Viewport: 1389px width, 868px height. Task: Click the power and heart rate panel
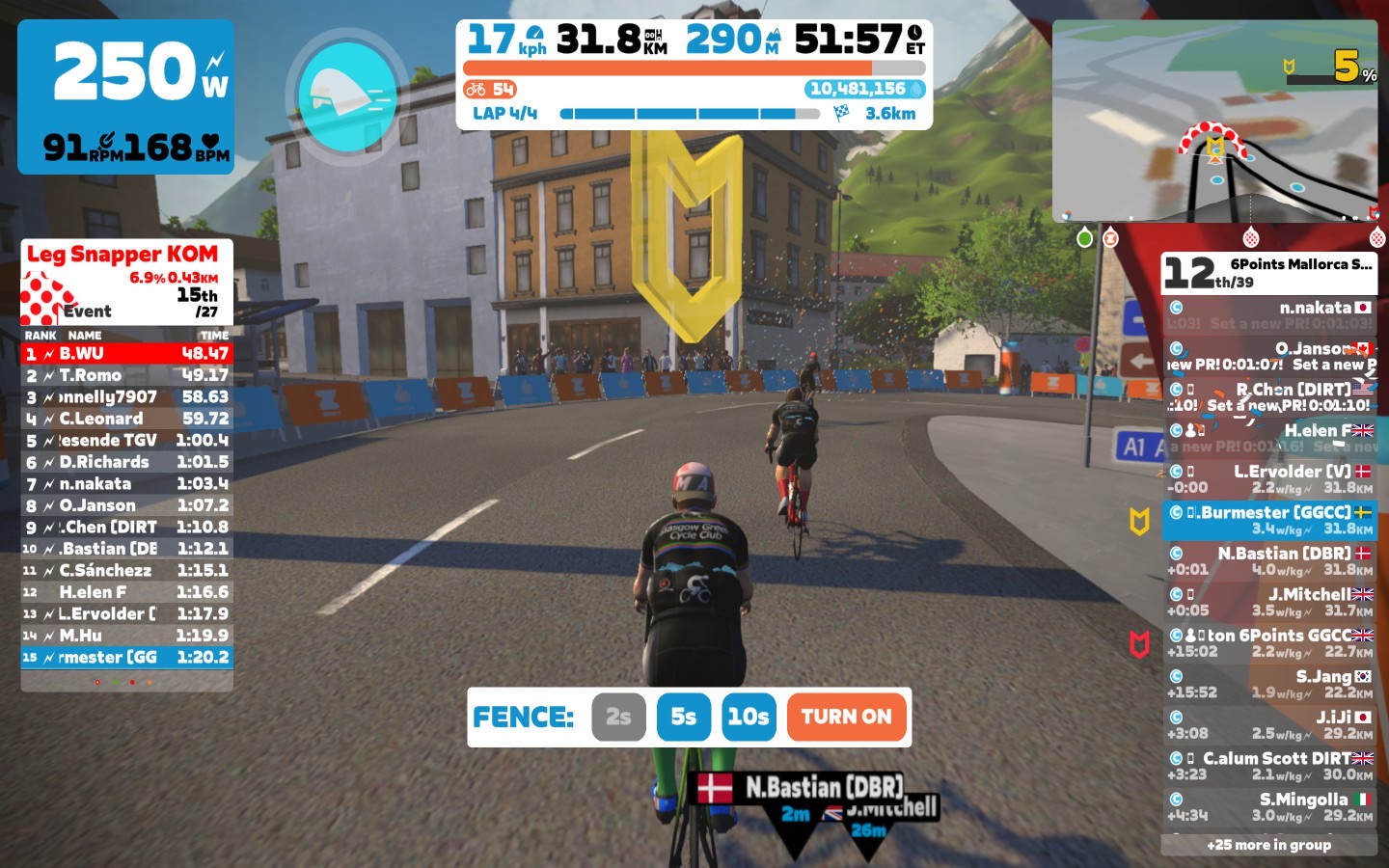coord(126,96)
